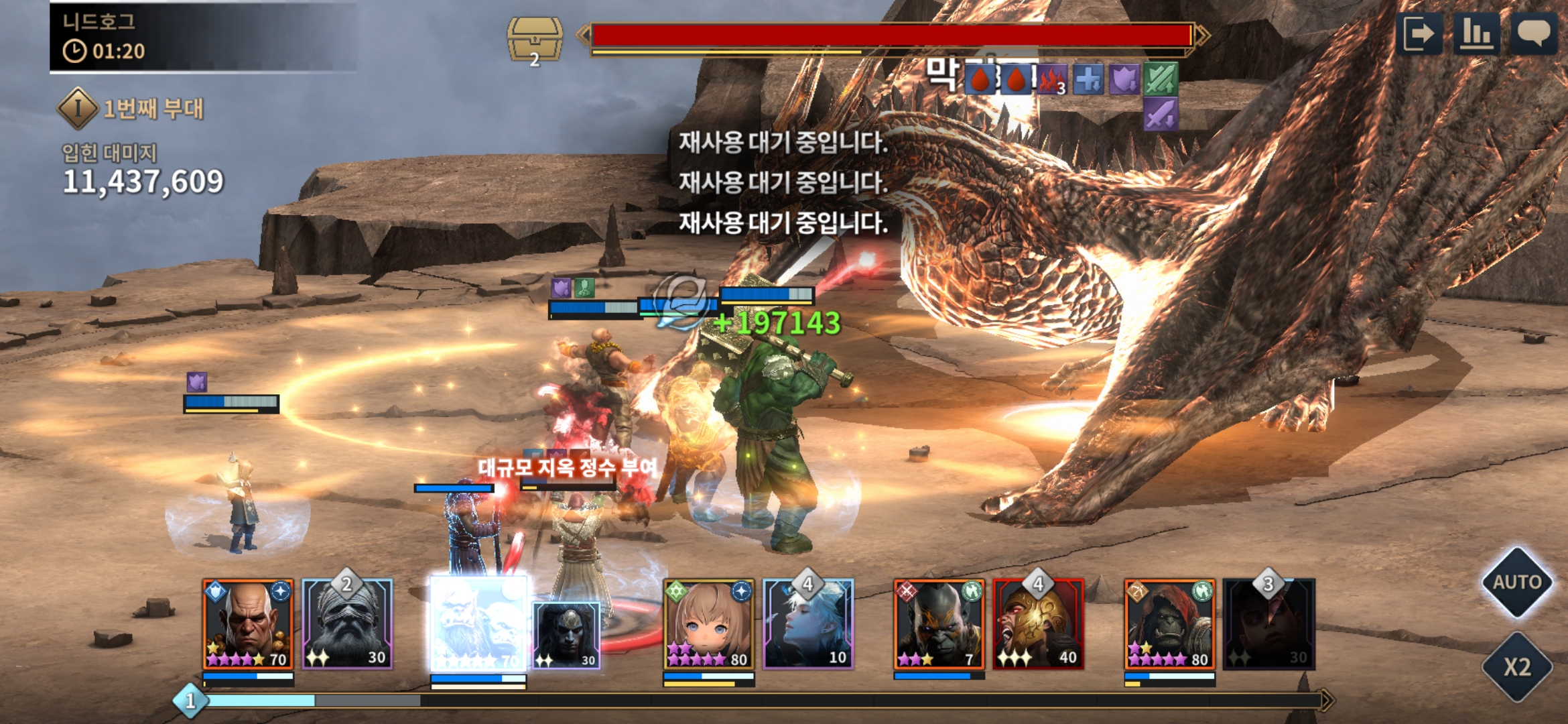Image resolution: width=1568 pixels, height=724 pixels.
Task: Select the blindfolded bearded hero card, level 30
Action: 347,624
